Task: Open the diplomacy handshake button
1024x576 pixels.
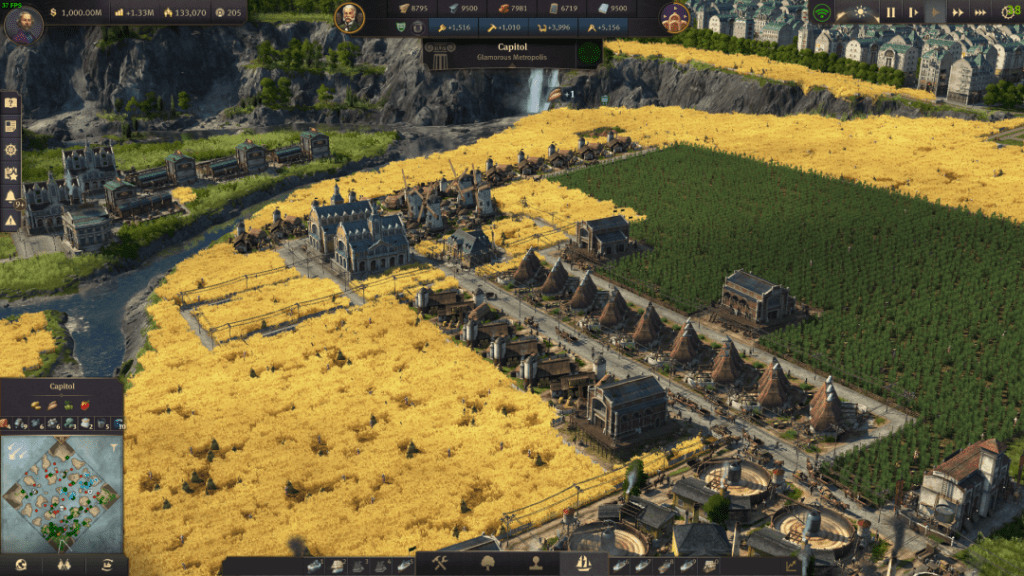Action: point(63,565)
